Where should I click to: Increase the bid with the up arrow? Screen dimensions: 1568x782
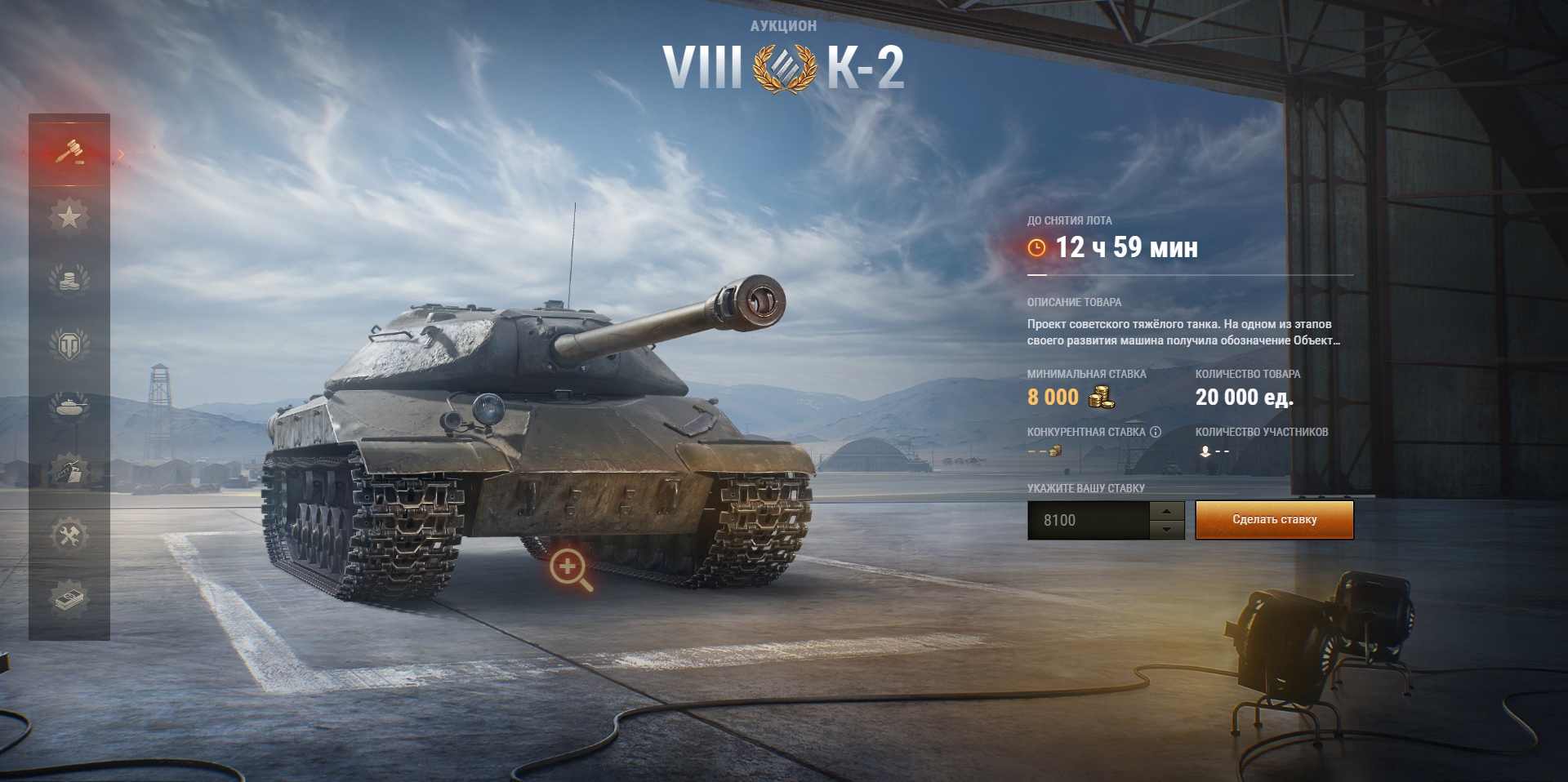pos(1167,511)
